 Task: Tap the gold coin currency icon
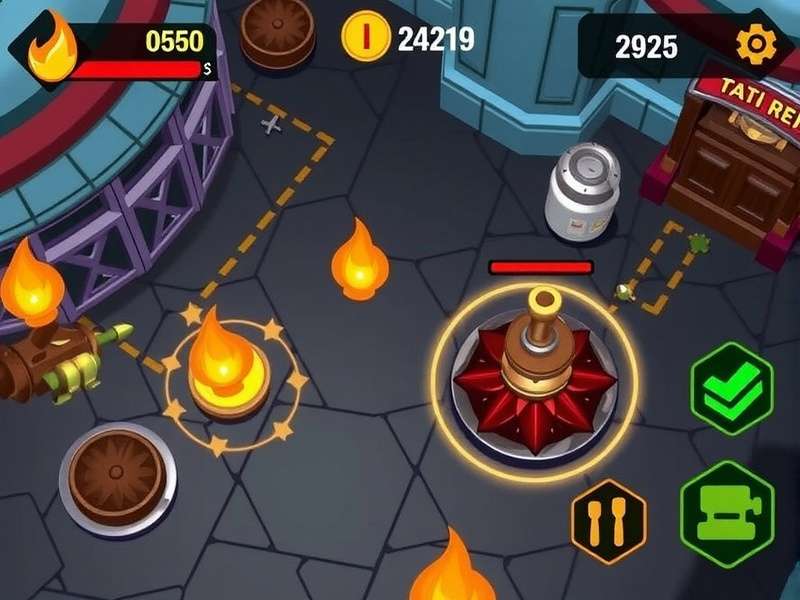pyautogui.click(x=366, y=38)
